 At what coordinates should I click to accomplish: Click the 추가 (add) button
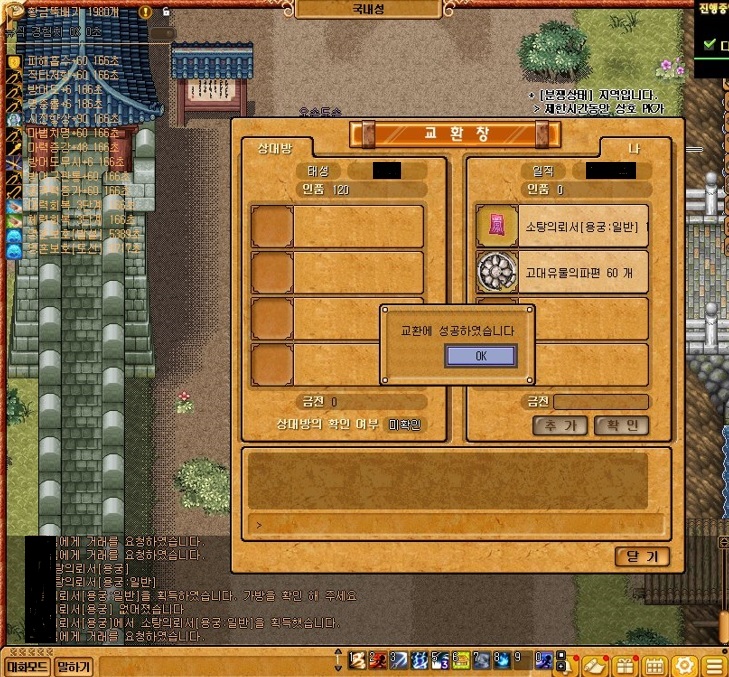(559, 425)
